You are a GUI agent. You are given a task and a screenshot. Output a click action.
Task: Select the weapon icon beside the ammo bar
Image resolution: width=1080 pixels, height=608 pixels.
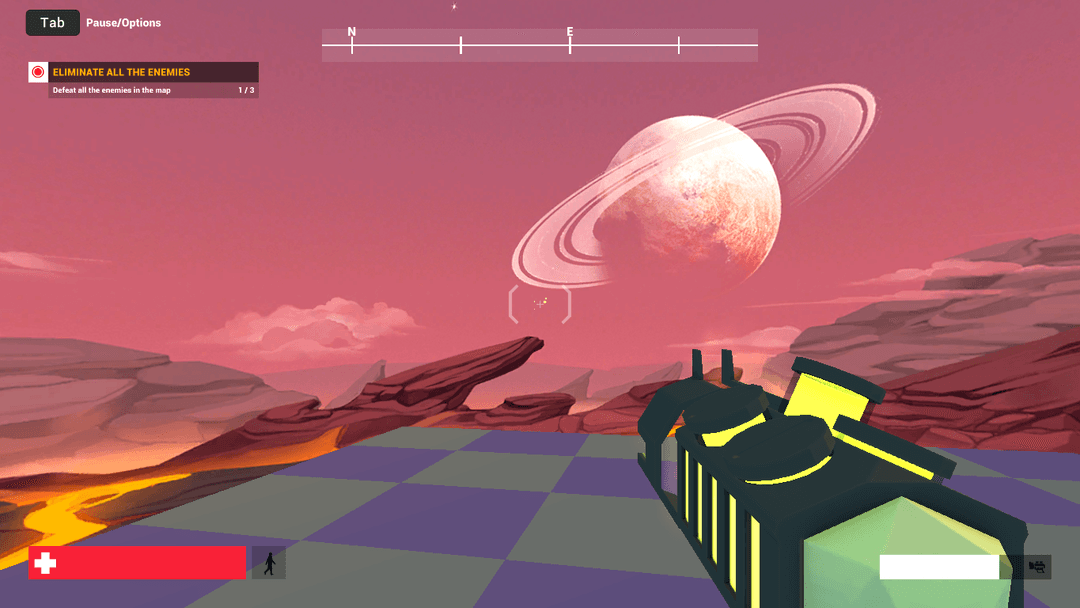point(1038,567)
